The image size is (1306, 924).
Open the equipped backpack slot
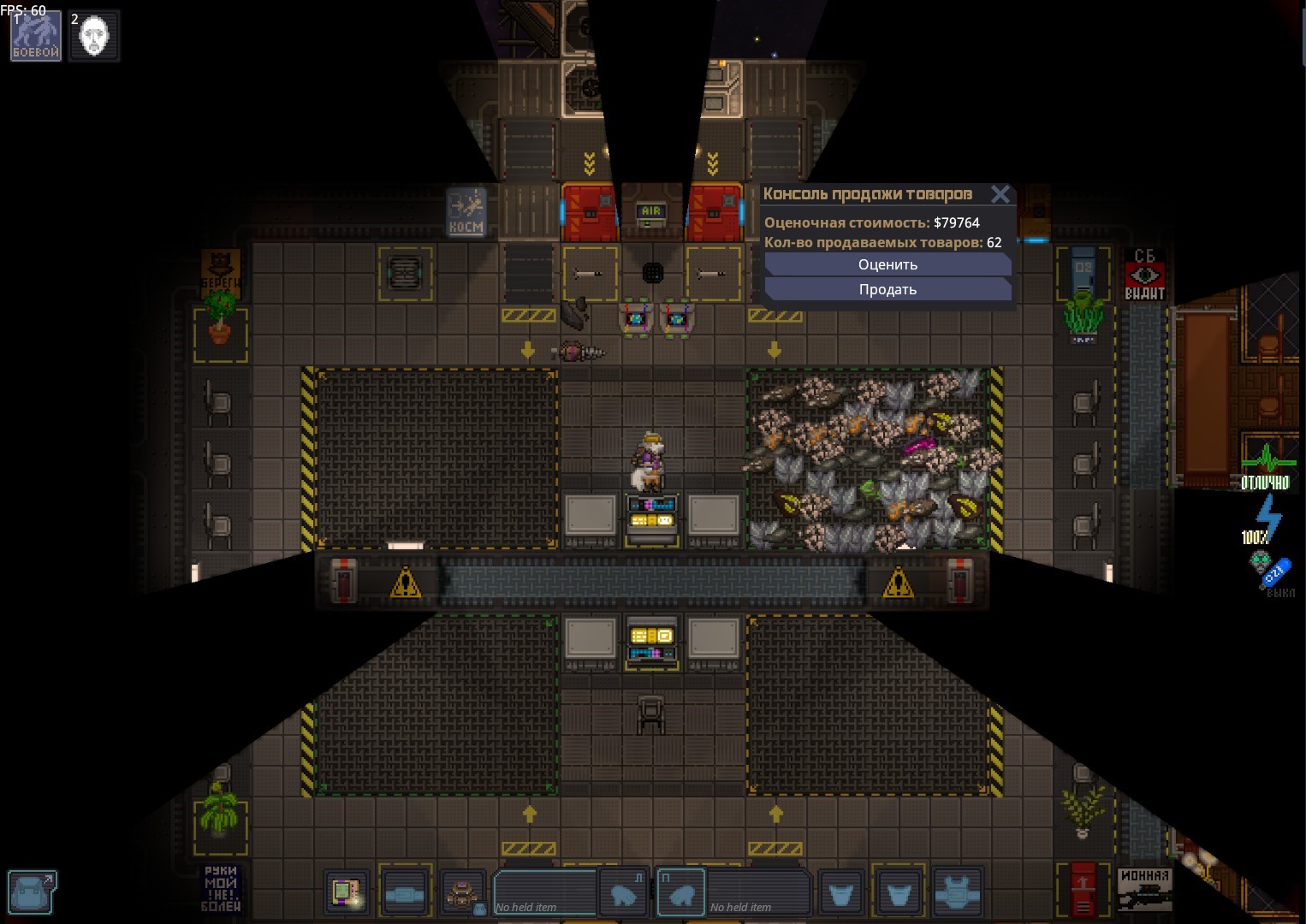click(x=463, y=893)
